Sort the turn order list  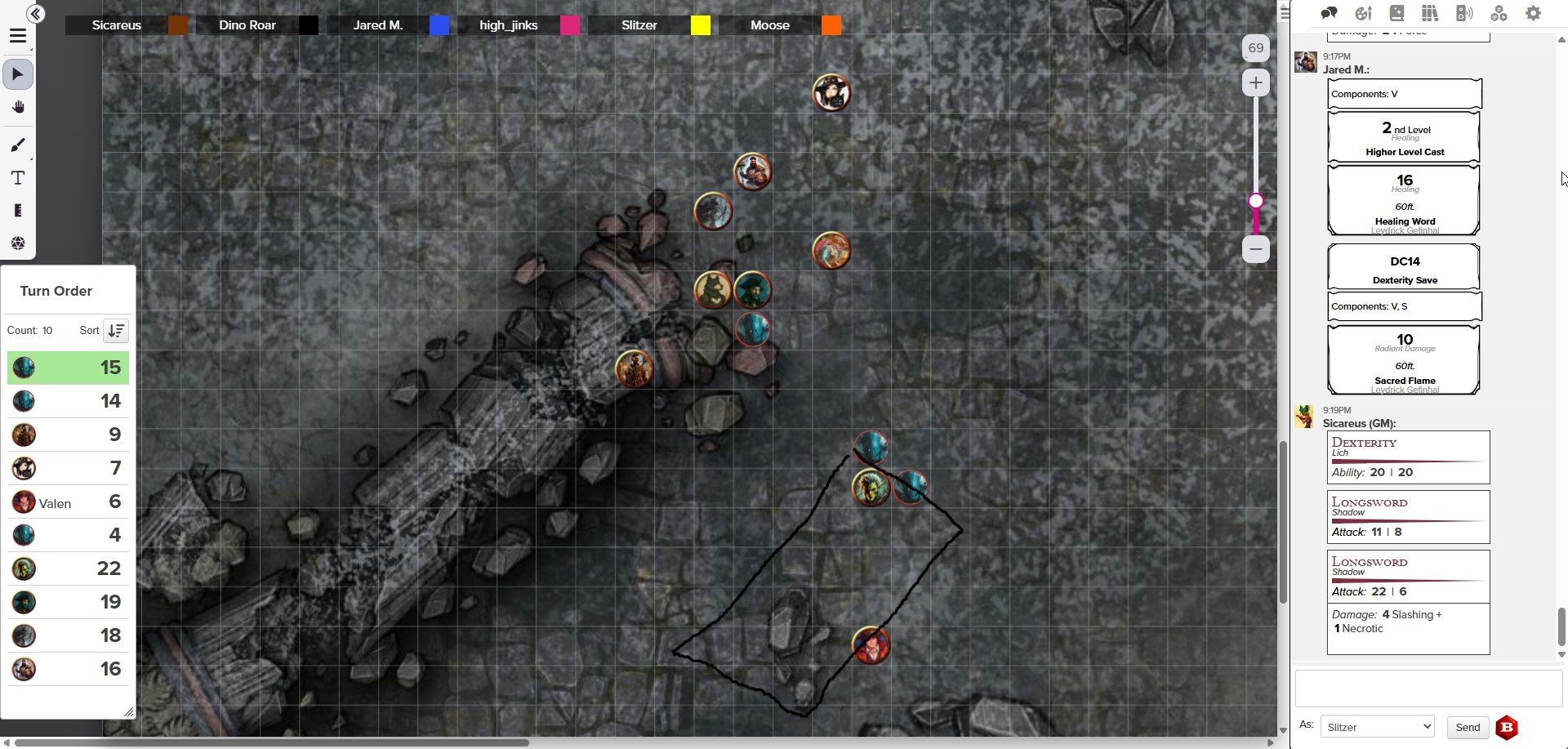[x=116, y=331]
